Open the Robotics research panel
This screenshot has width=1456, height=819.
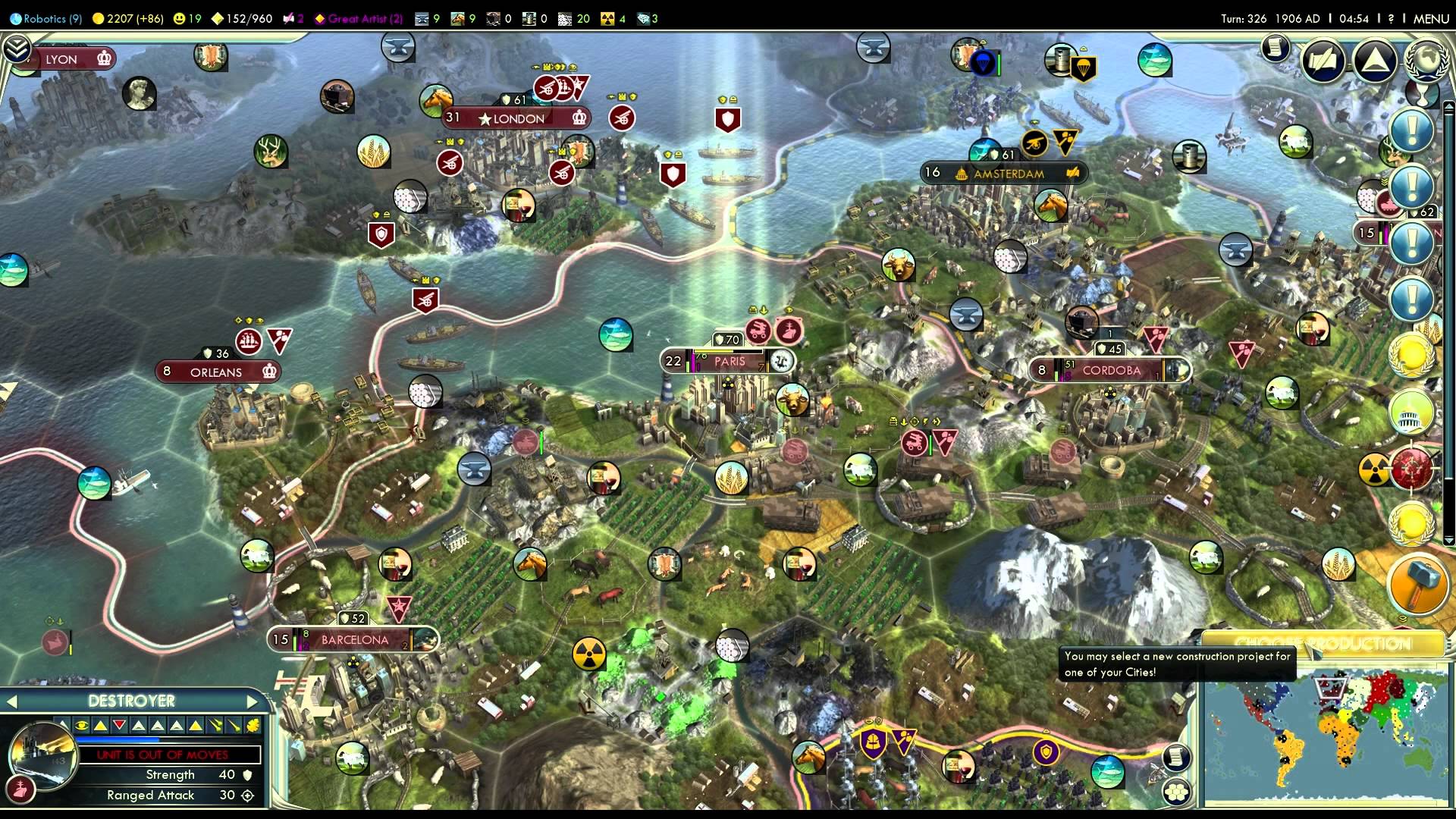(x=45, y=18)
